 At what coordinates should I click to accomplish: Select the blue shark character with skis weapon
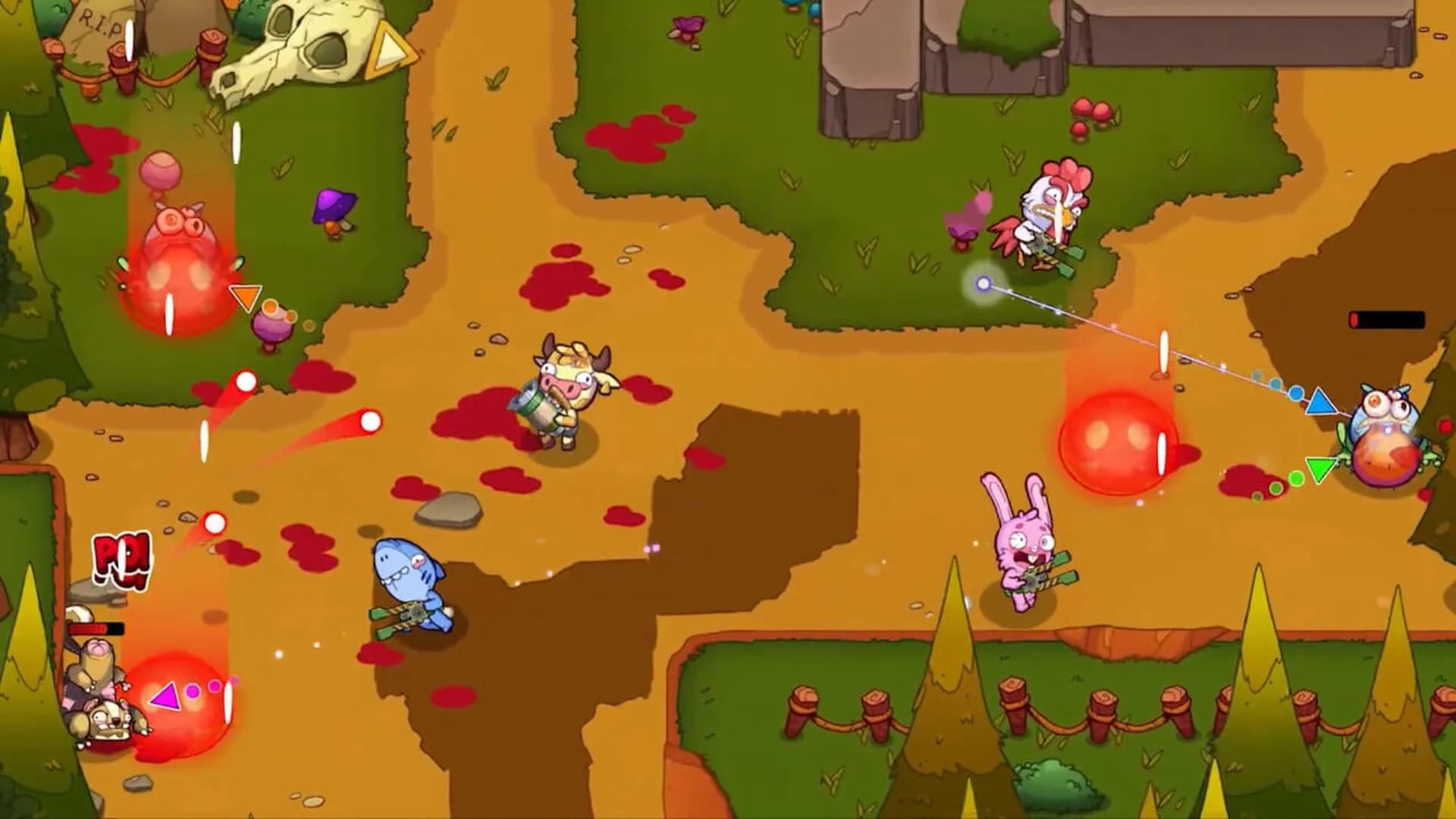[409, 584]
